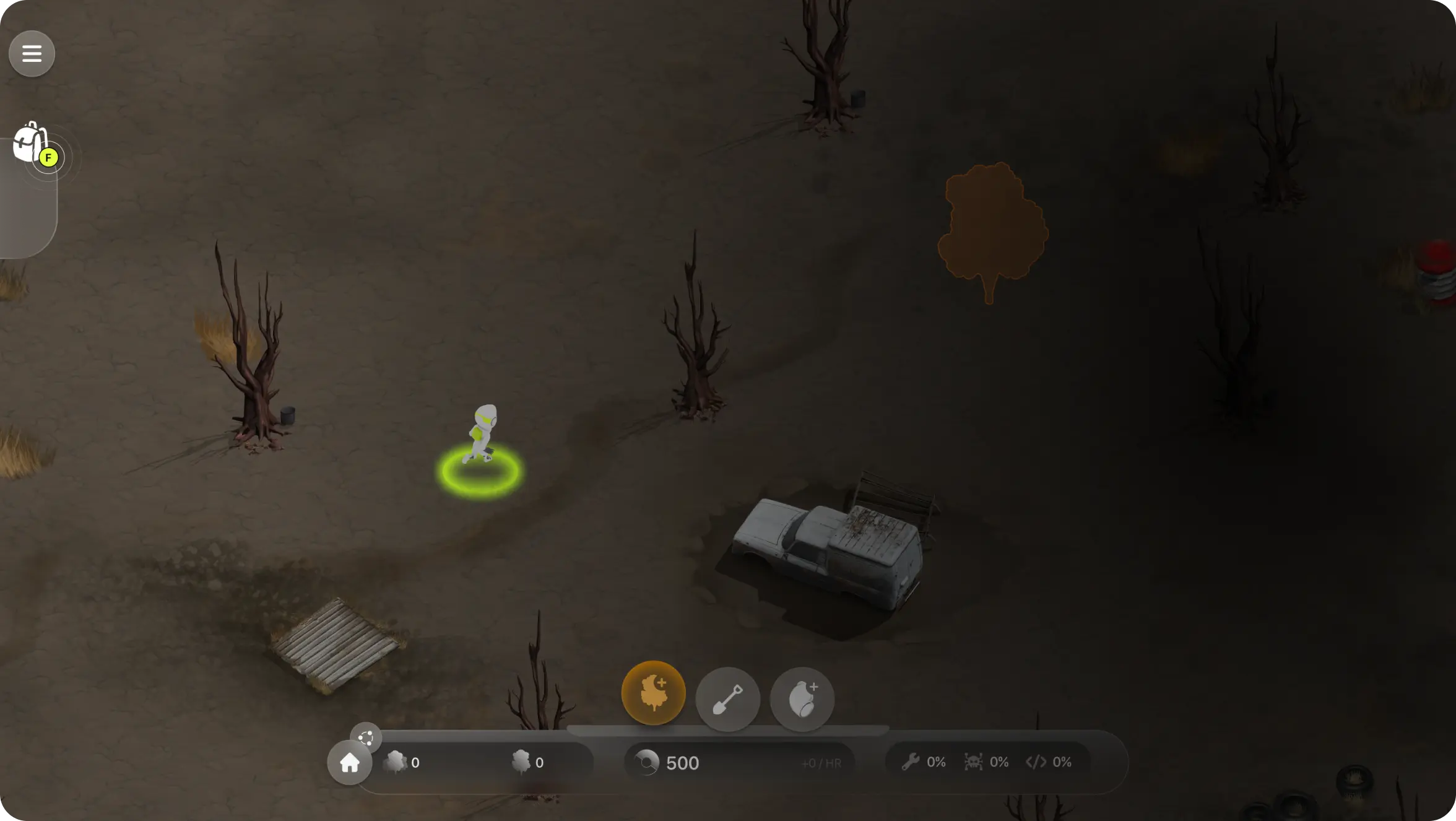Viewport: 1456px width, 821px height.
Task: Click the home button
Action: (349, 763)
